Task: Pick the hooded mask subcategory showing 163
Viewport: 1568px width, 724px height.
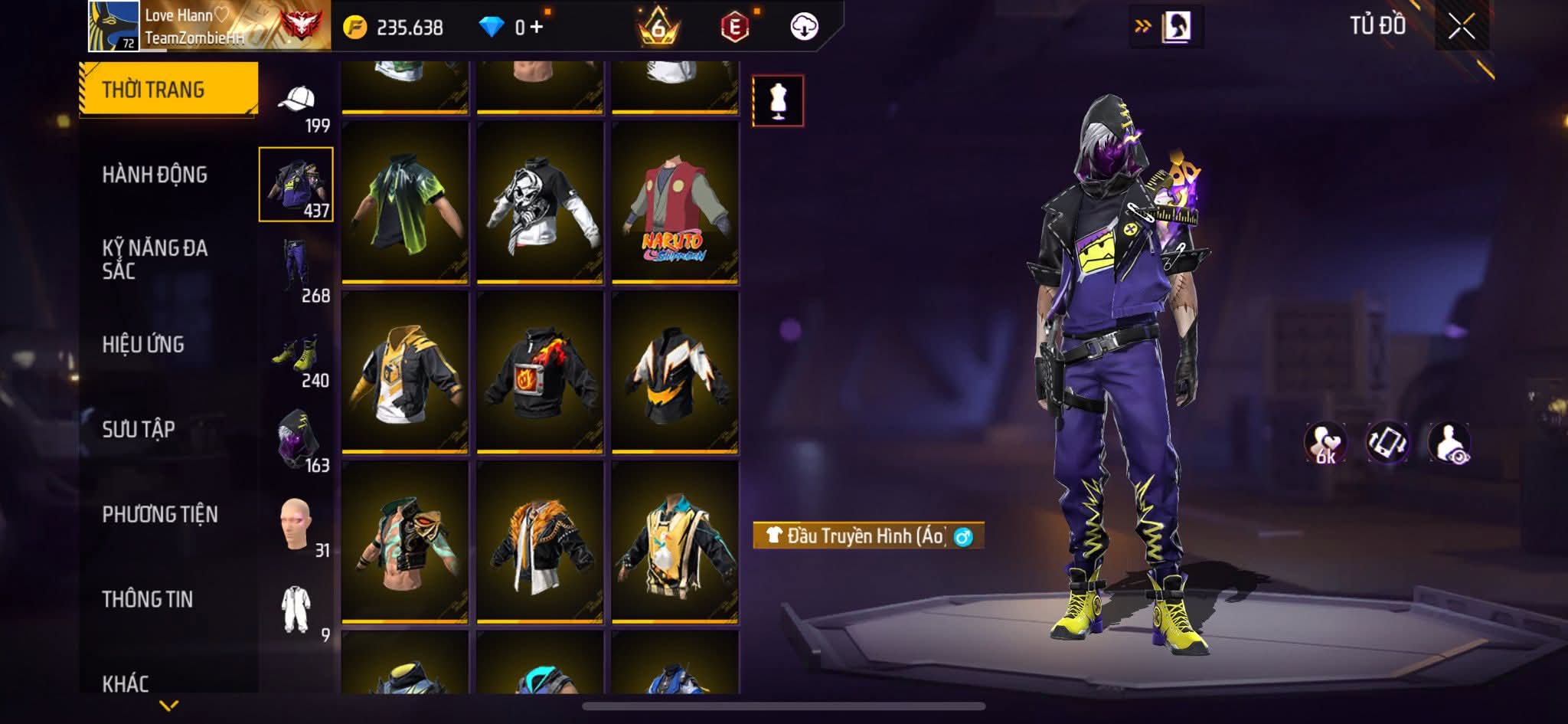Action: [x=297, y=441]
